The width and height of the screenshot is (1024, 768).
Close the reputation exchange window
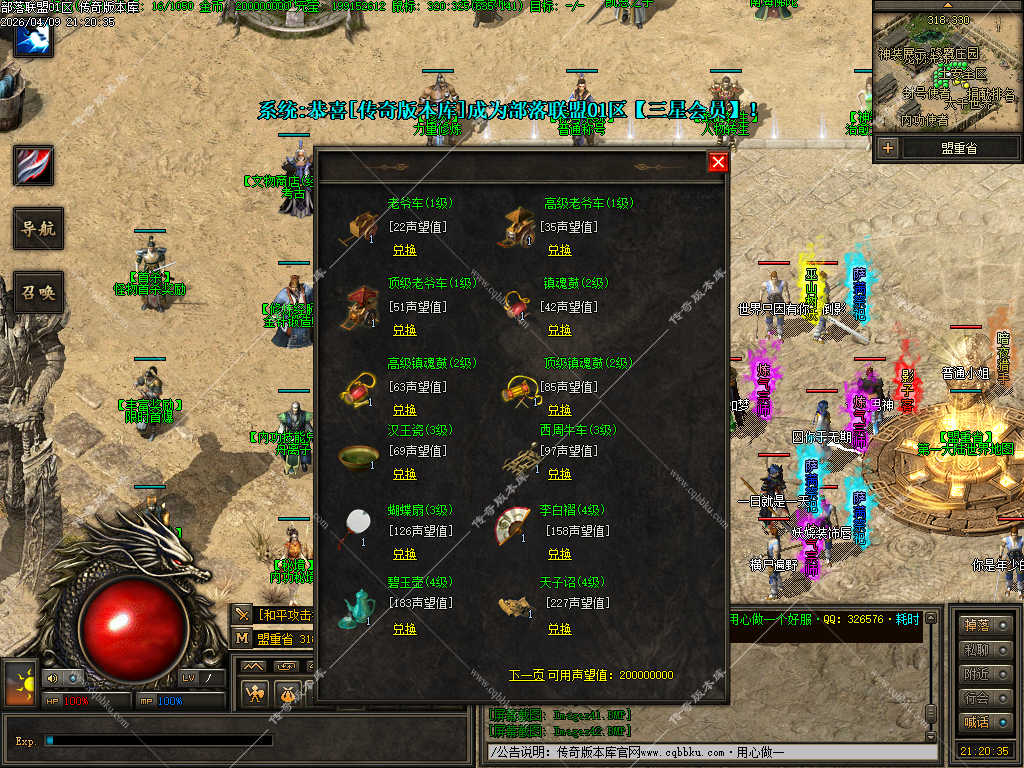tap(717, 162)
